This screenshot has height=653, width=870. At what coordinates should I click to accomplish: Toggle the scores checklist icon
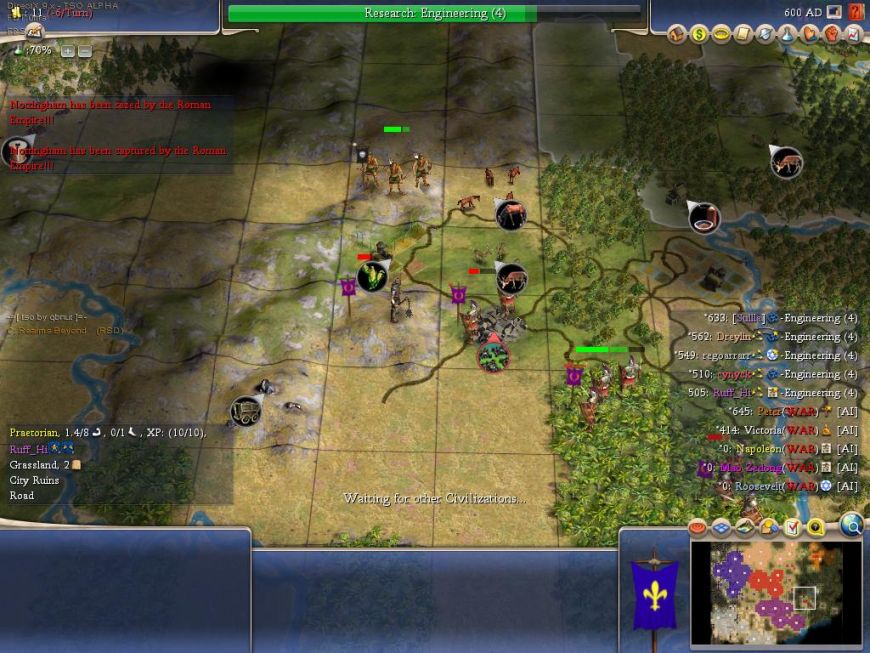click(x=792, y=527)
